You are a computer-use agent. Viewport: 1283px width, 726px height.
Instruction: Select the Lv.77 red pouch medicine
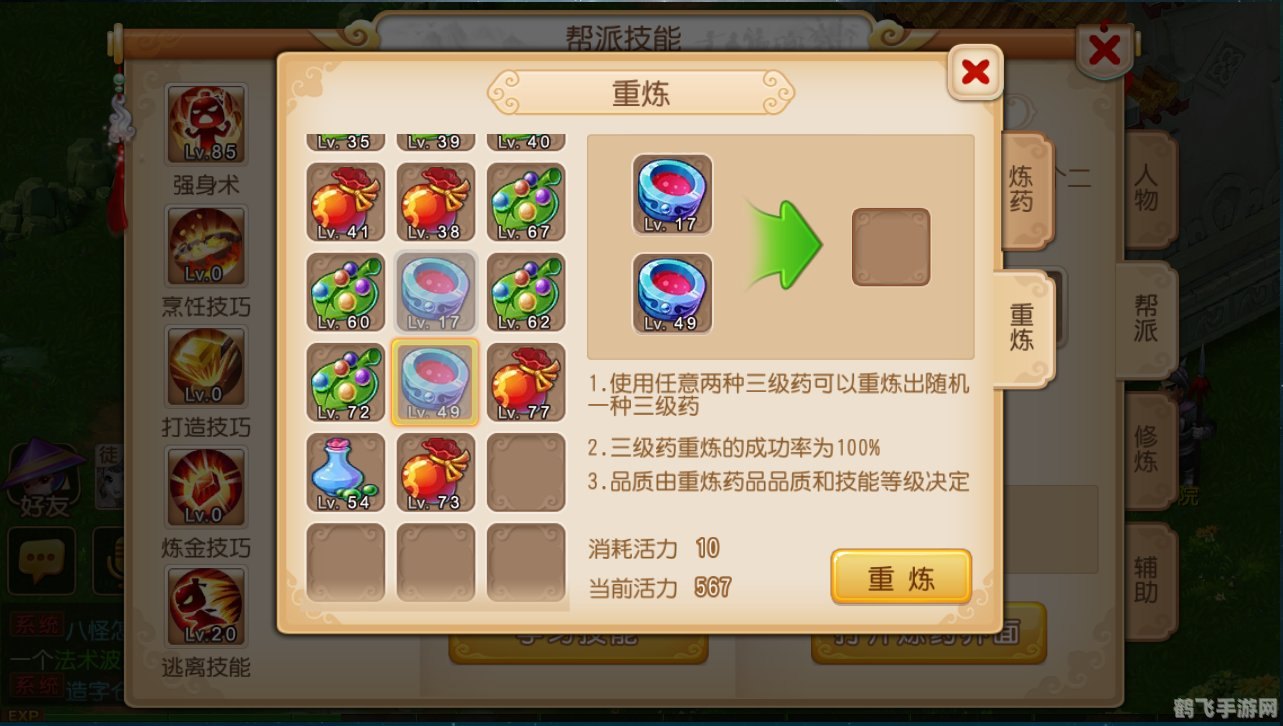pyautogui.click(x=525, y=383)
